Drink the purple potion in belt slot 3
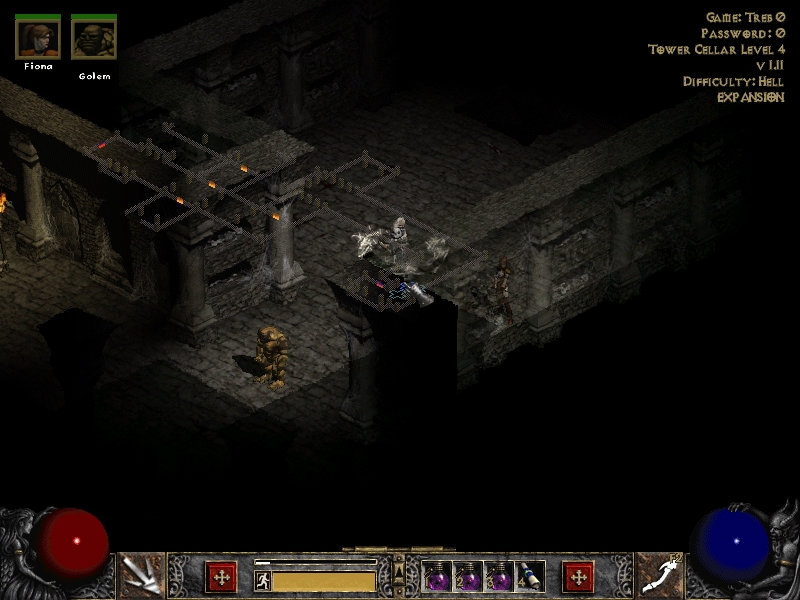The height and width of the screenshot is (600, 800). (500, 577)
